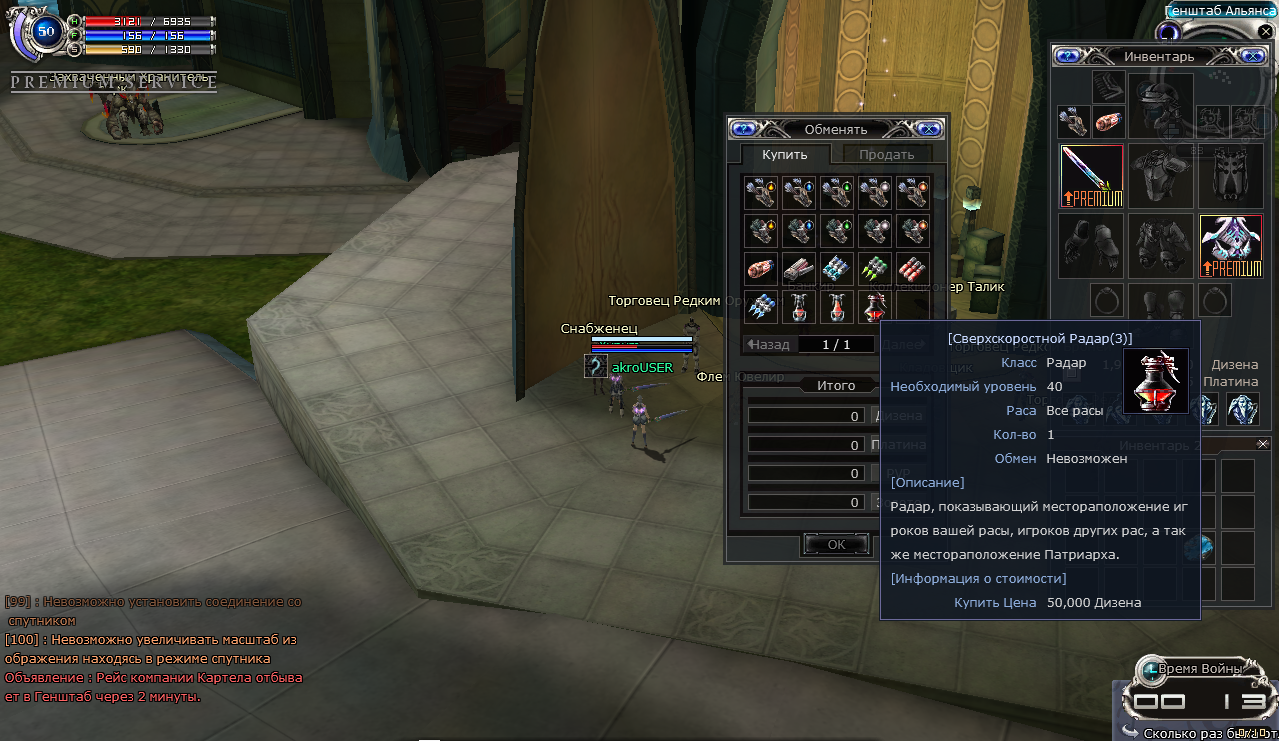Choose the gloves equipment slot
The width and height of the screenshot is (1279, 741).
[1091, 245]
